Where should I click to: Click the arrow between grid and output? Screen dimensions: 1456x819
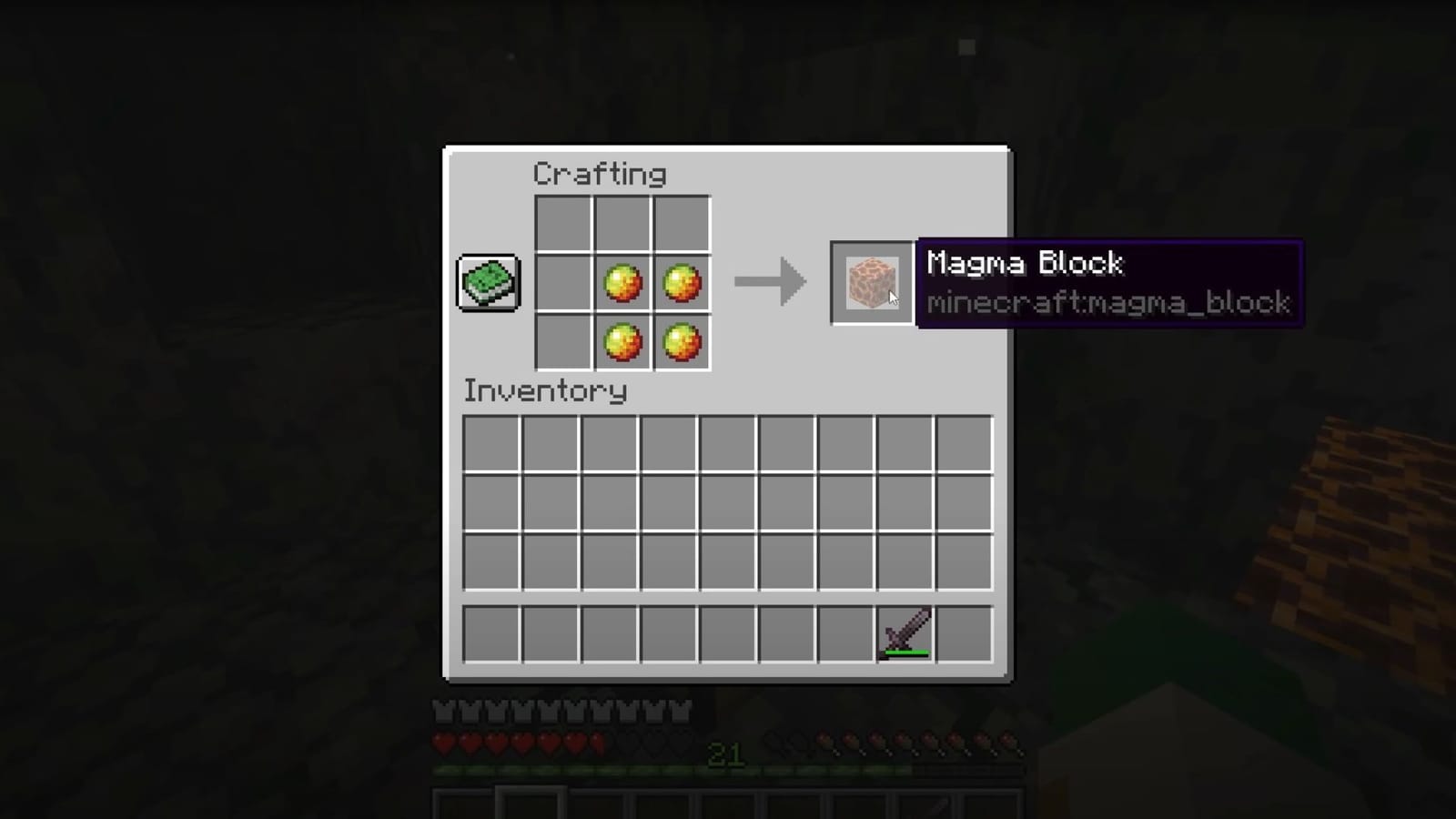(x=769, y=282)
